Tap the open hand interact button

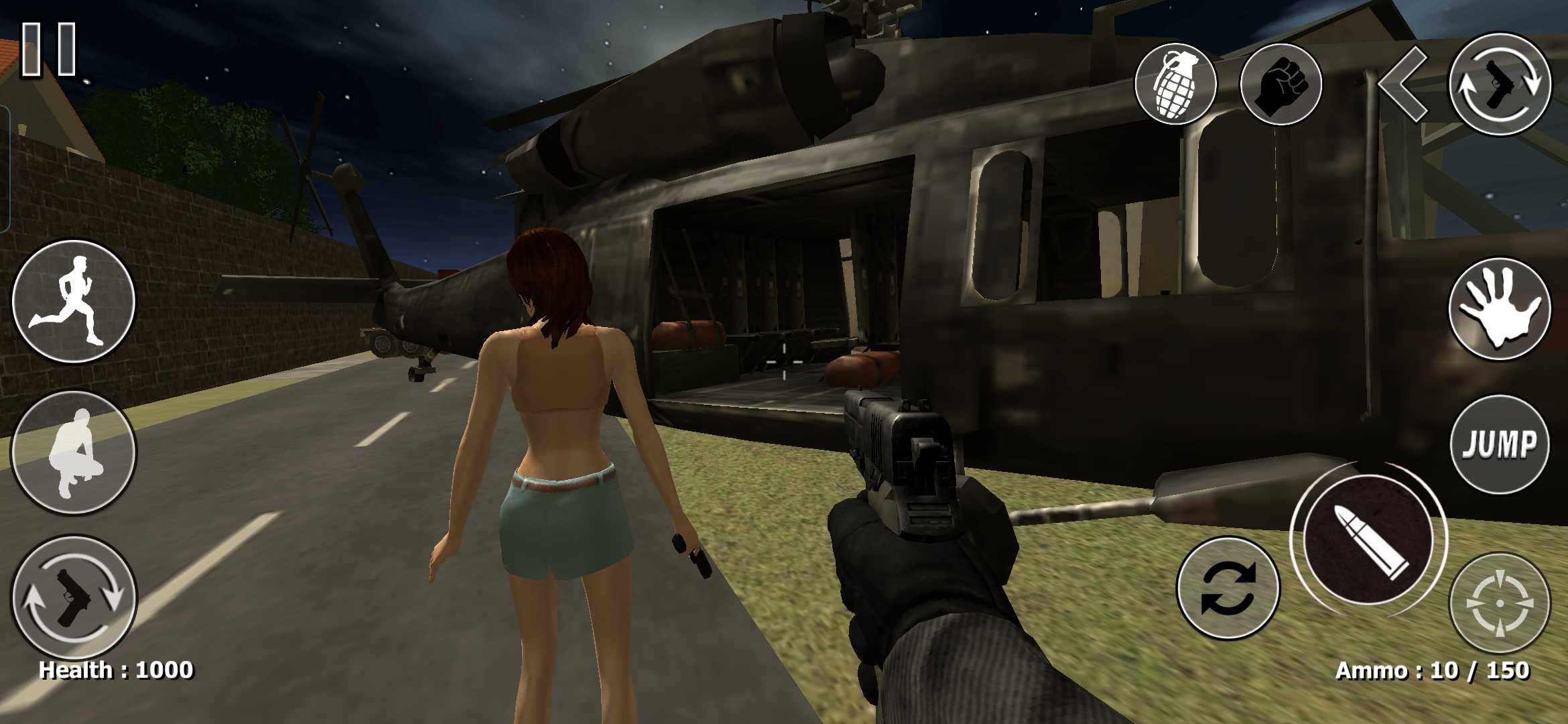(x=1500, y=309)
